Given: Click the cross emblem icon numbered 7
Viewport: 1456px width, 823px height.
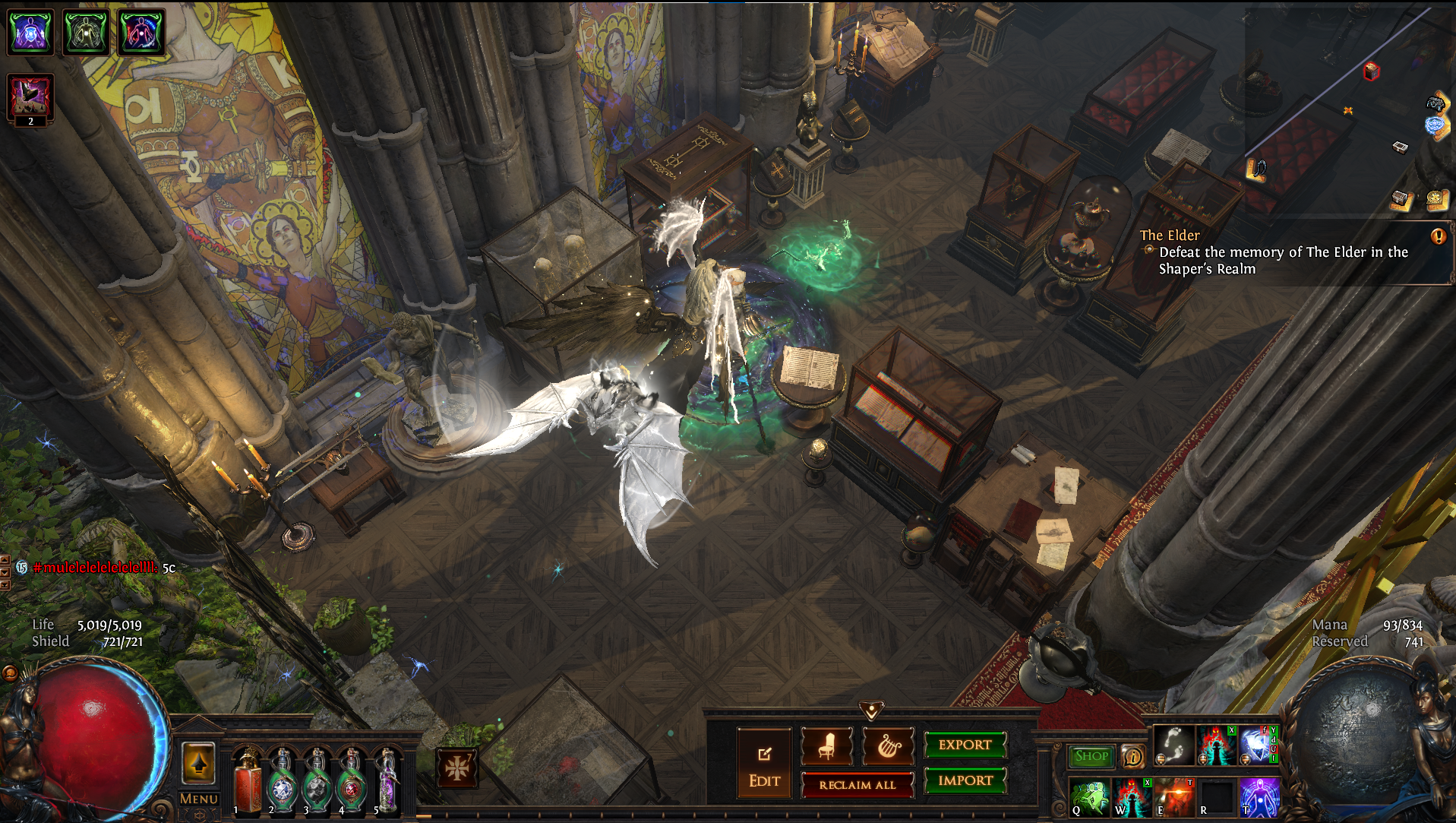Looking at the screenshot, I should pos(457,768).
